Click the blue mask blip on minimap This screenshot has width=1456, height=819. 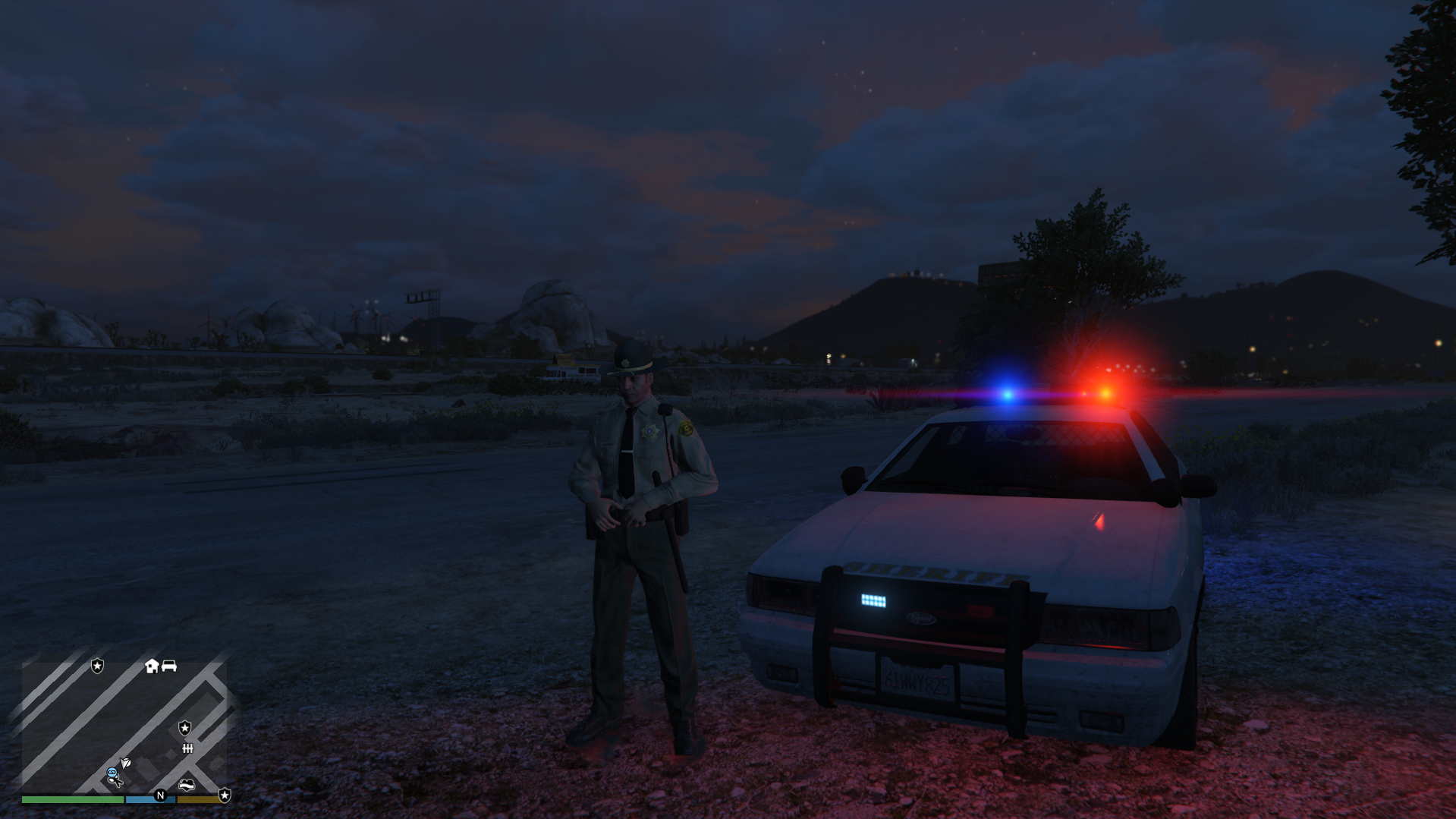coord(112,772)
